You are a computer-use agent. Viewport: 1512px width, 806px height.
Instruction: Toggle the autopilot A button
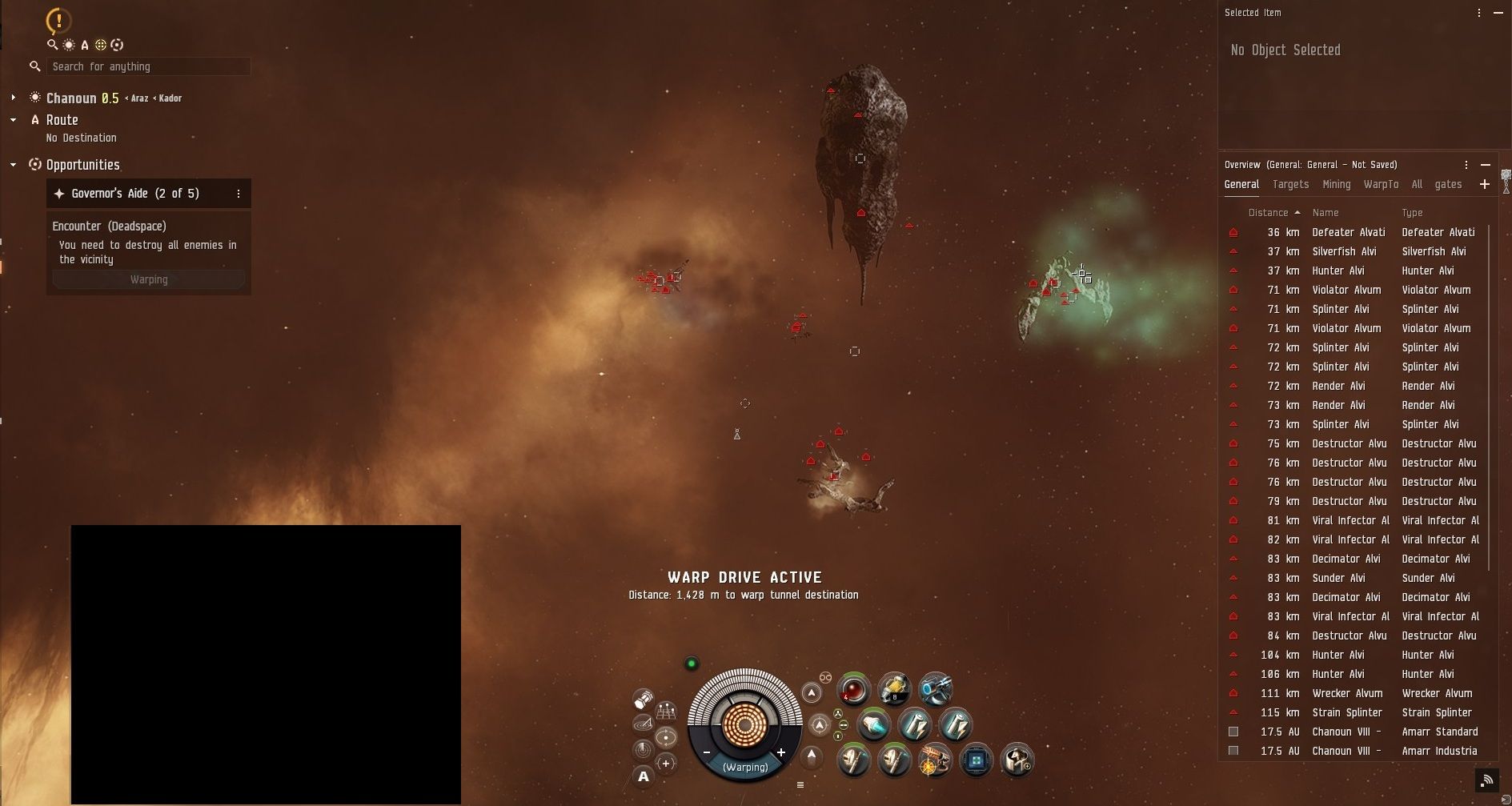pyautogui.click(x=643, y=776)
